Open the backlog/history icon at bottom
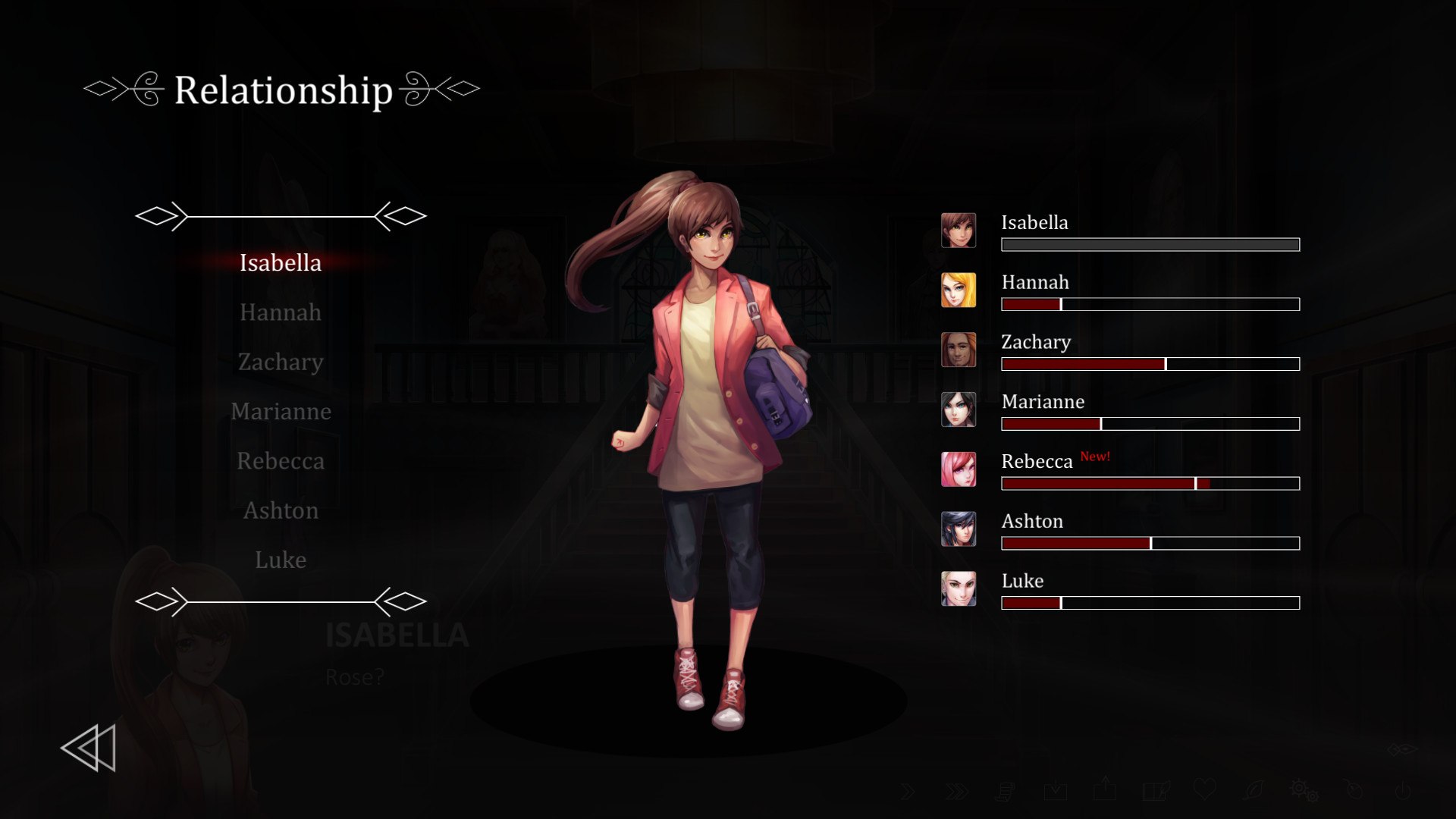This screenshot has height=819, width=1456. point(1006,791)
